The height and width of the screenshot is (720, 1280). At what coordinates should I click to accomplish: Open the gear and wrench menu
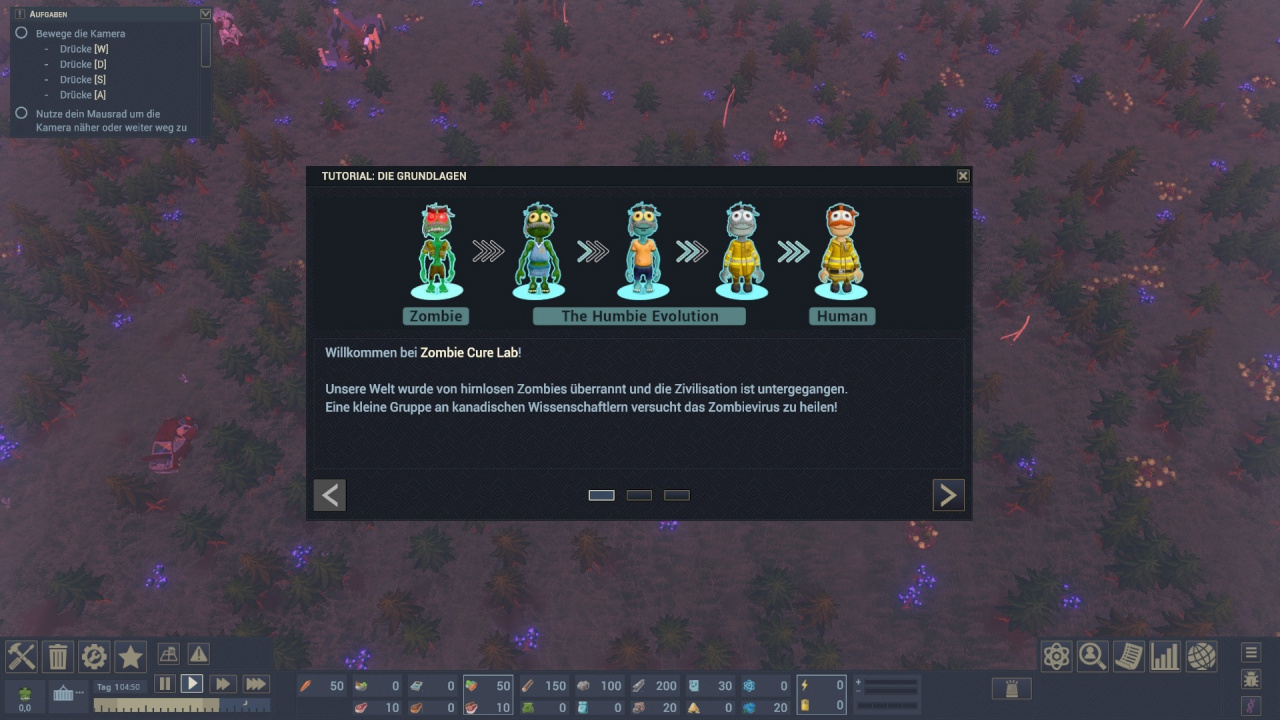click(x=94, y=656)
